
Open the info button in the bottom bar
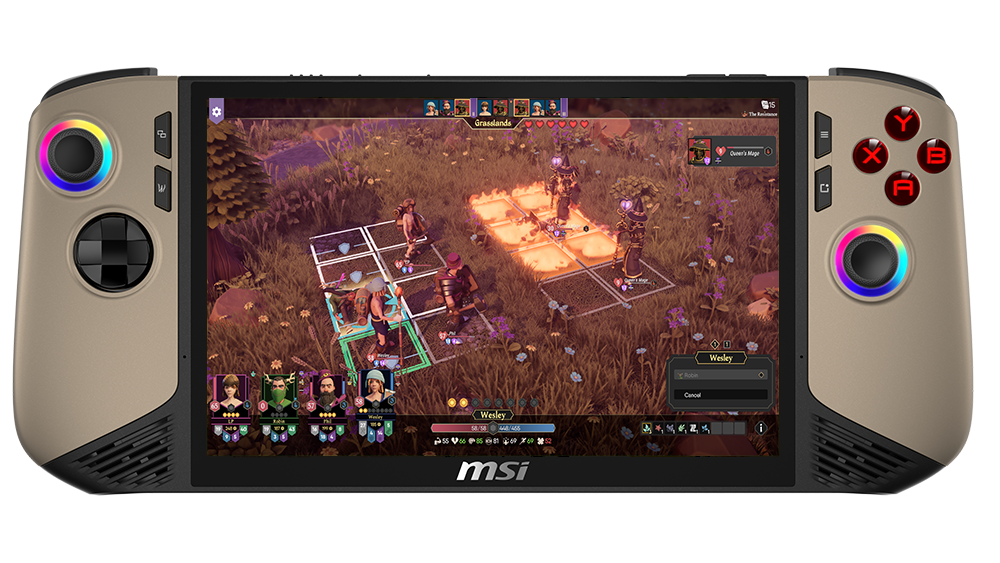coord(760,428)
